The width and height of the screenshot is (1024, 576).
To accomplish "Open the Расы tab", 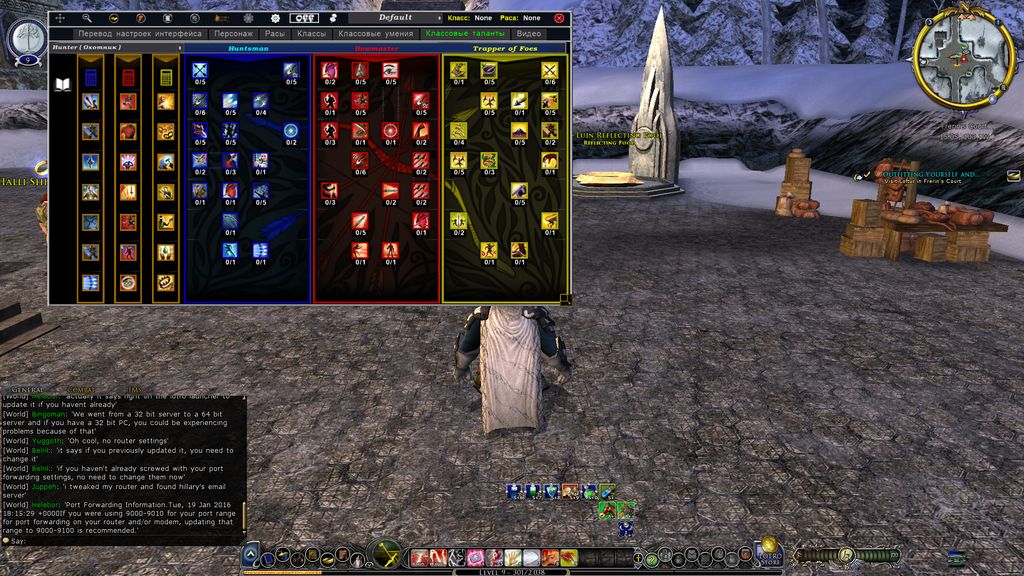I will [275, 34].
